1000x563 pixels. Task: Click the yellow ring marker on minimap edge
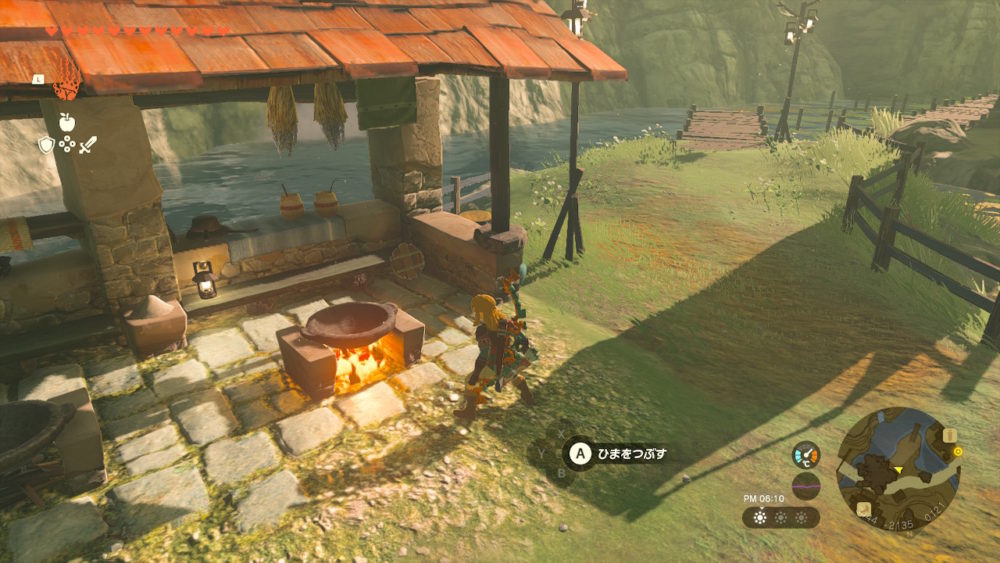[x=958, y=451]
